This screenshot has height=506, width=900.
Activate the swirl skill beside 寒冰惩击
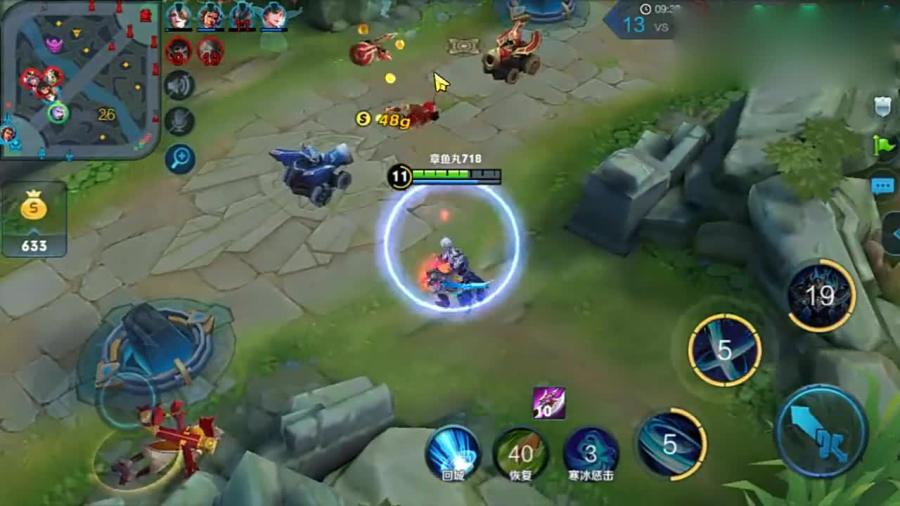670,443
